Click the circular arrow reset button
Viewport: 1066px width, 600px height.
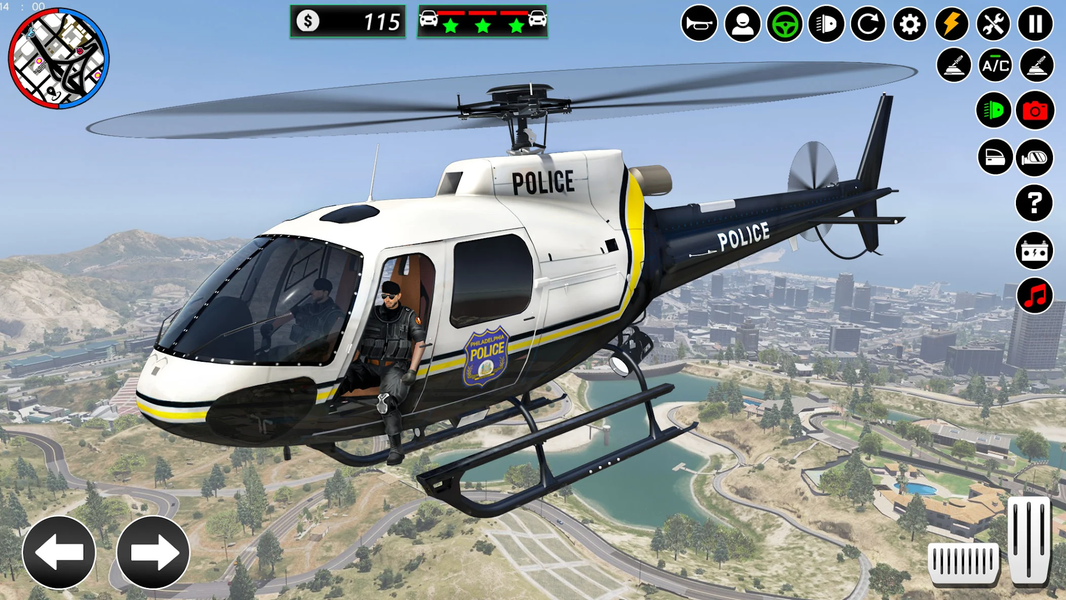coord(868,23)
